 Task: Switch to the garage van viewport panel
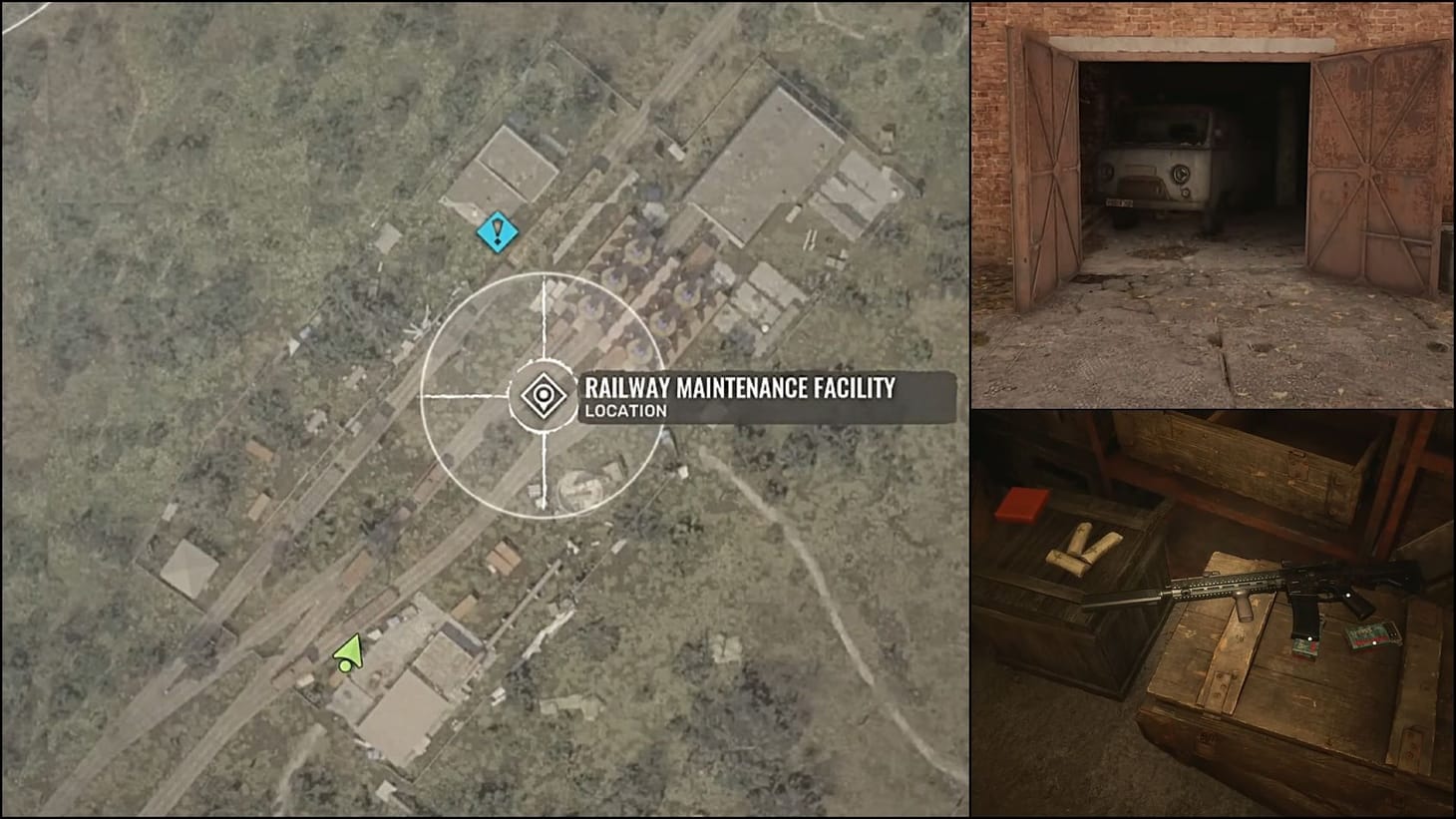tap(1212, 200)
